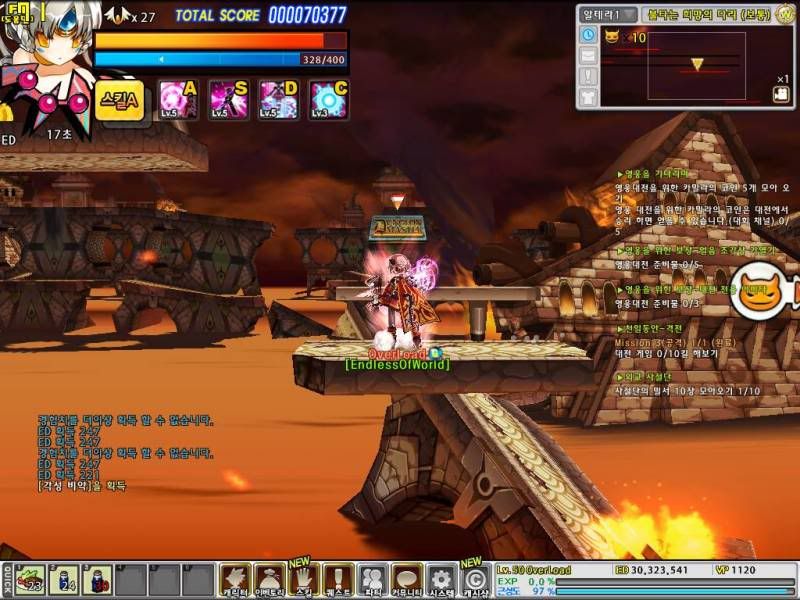The image size is (800, 600).
Task: Open the shirt icon beside the minimap
Action: point(588,96)
